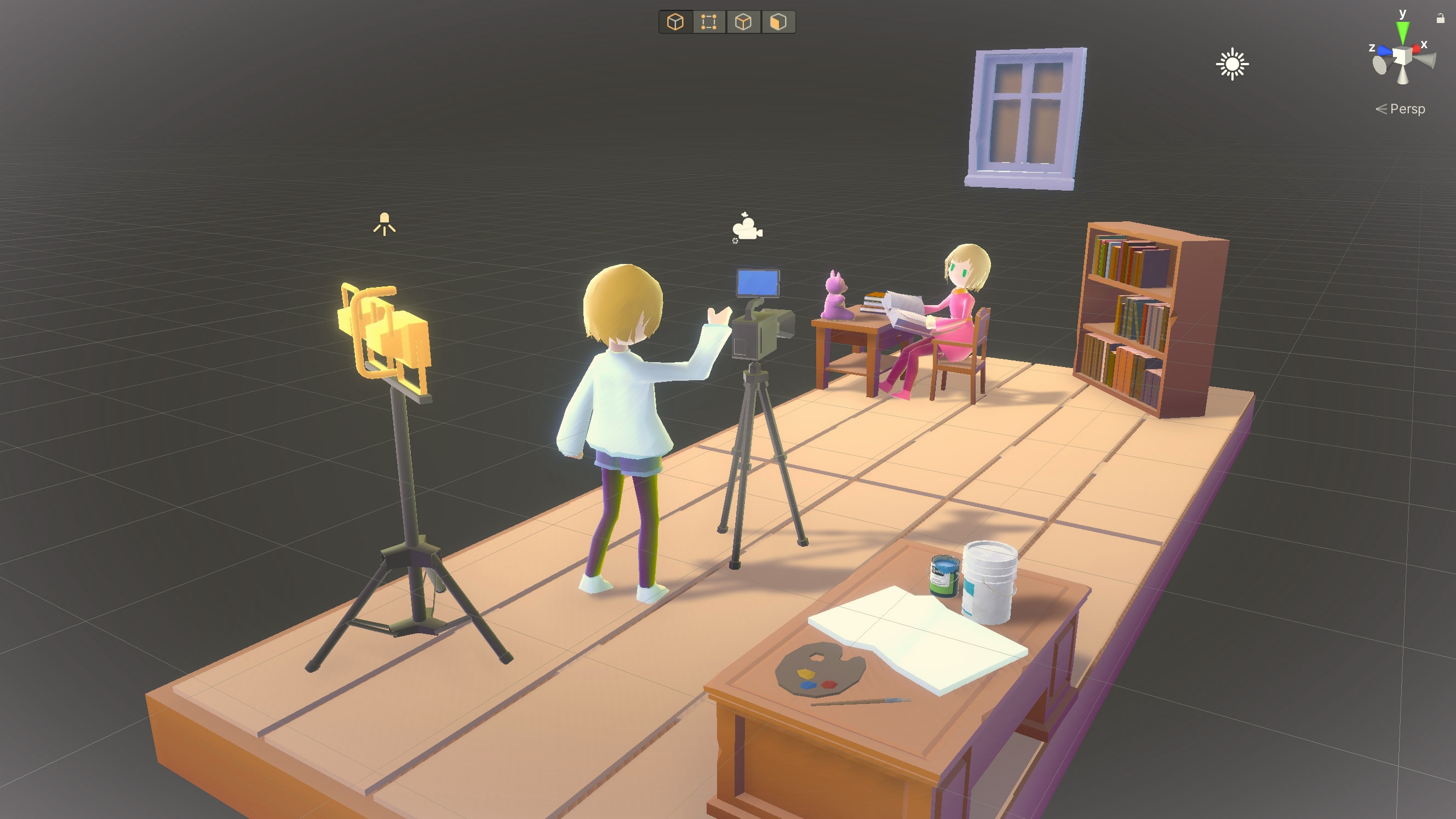Pick the white camera gizmo icon
This screenshot has width=1456, height=819.
[x=747, y=228]
